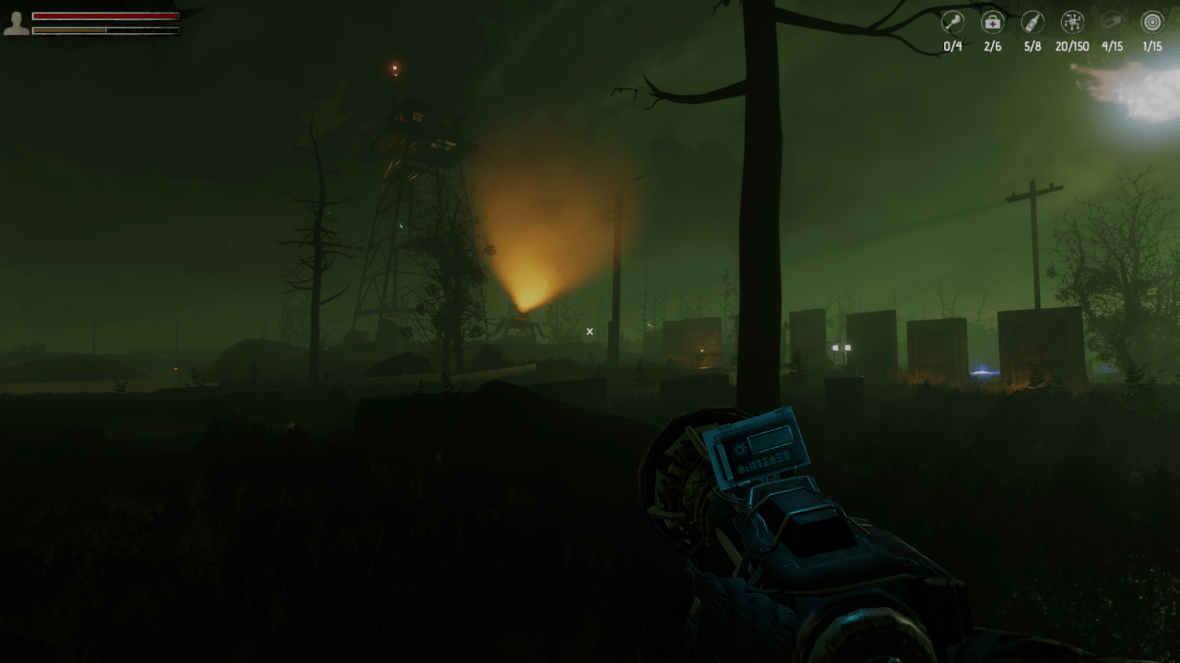Image resolution: width=1180 pixels, height=663 pixels.
Task: Select the pill capsule icon
Action: click(1112, 22)
